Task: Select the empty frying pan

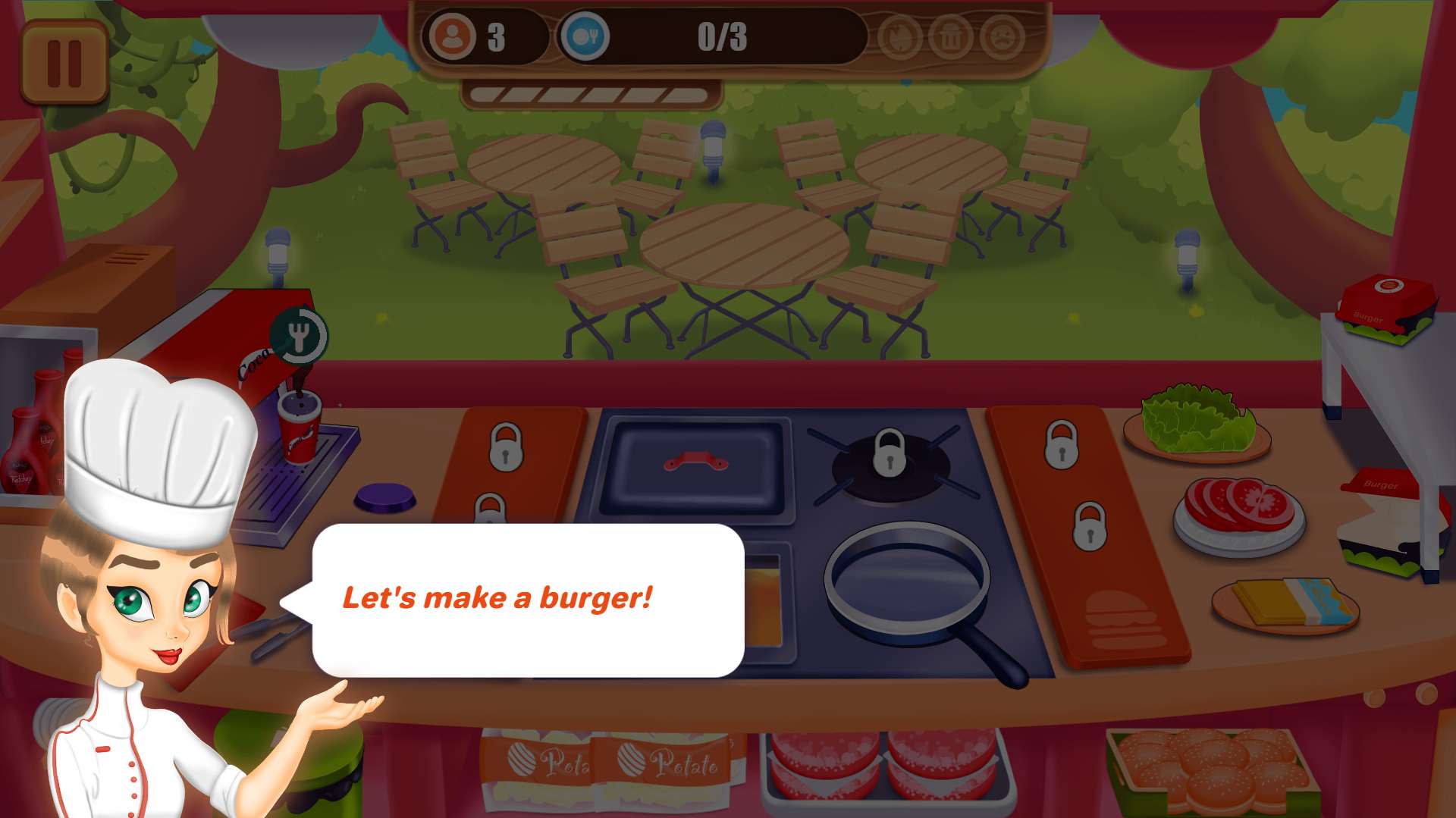Action: [x=907, y=581]
